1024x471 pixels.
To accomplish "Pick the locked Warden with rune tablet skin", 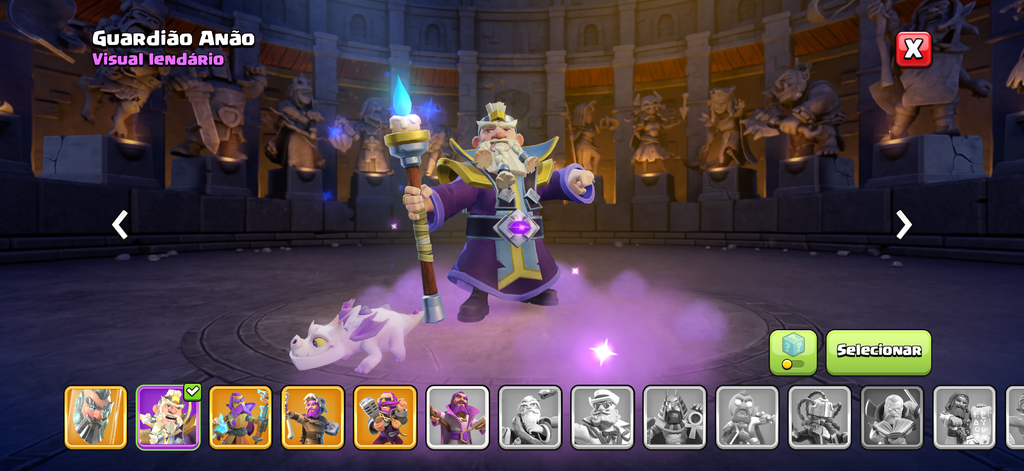I will [x=964, y=417].
